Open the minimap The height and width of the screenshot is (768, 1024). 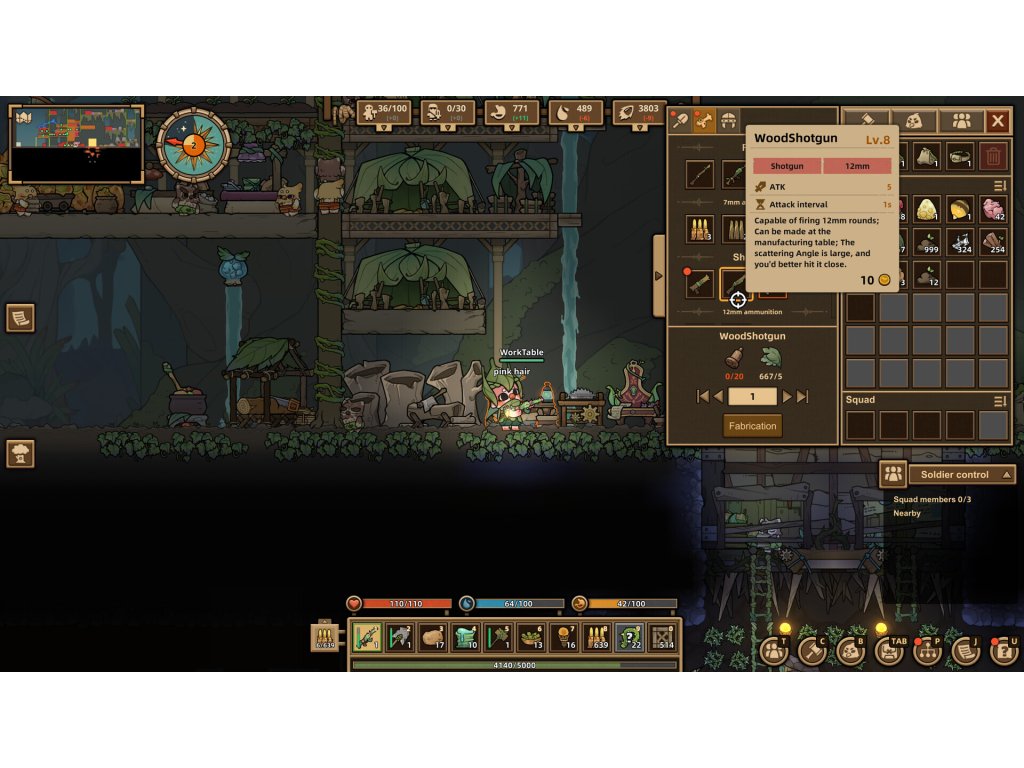75,144
